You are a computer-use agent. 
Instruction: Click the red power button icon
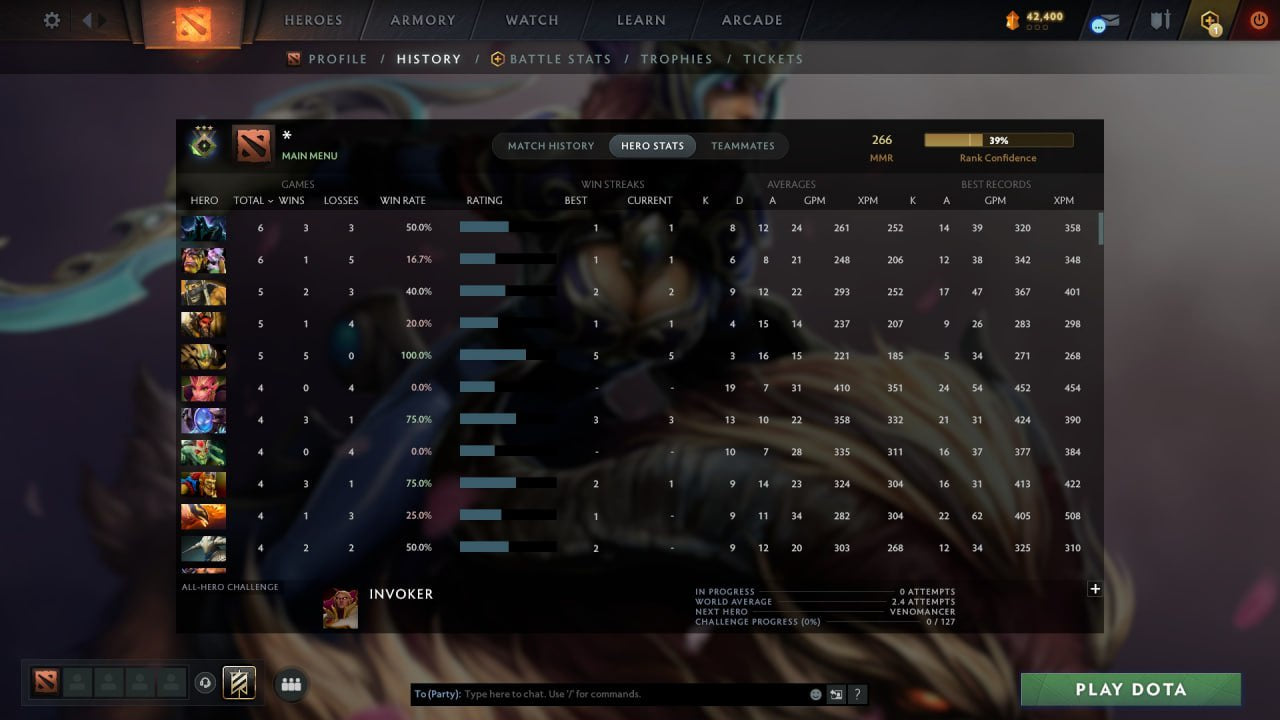tap(1257, 19)
